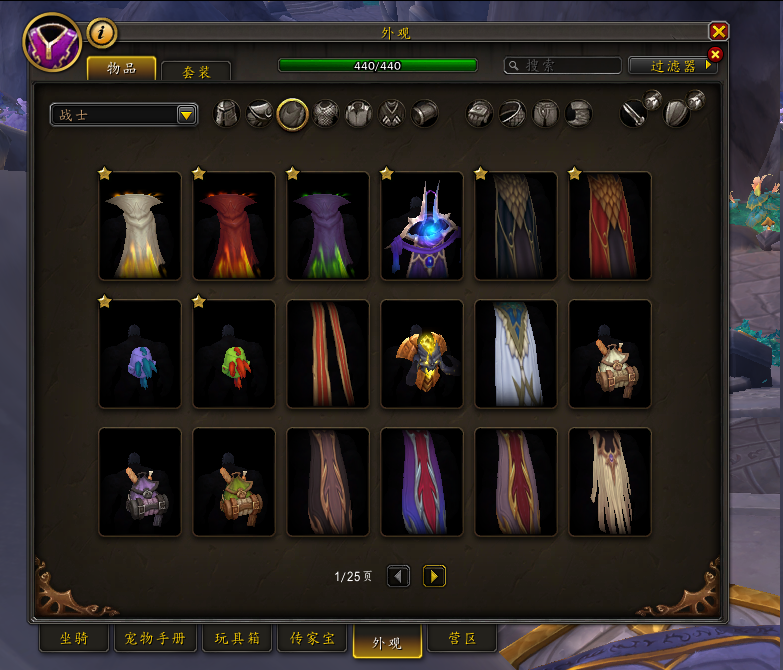Go to the previous page of appearances

point(398,576)
